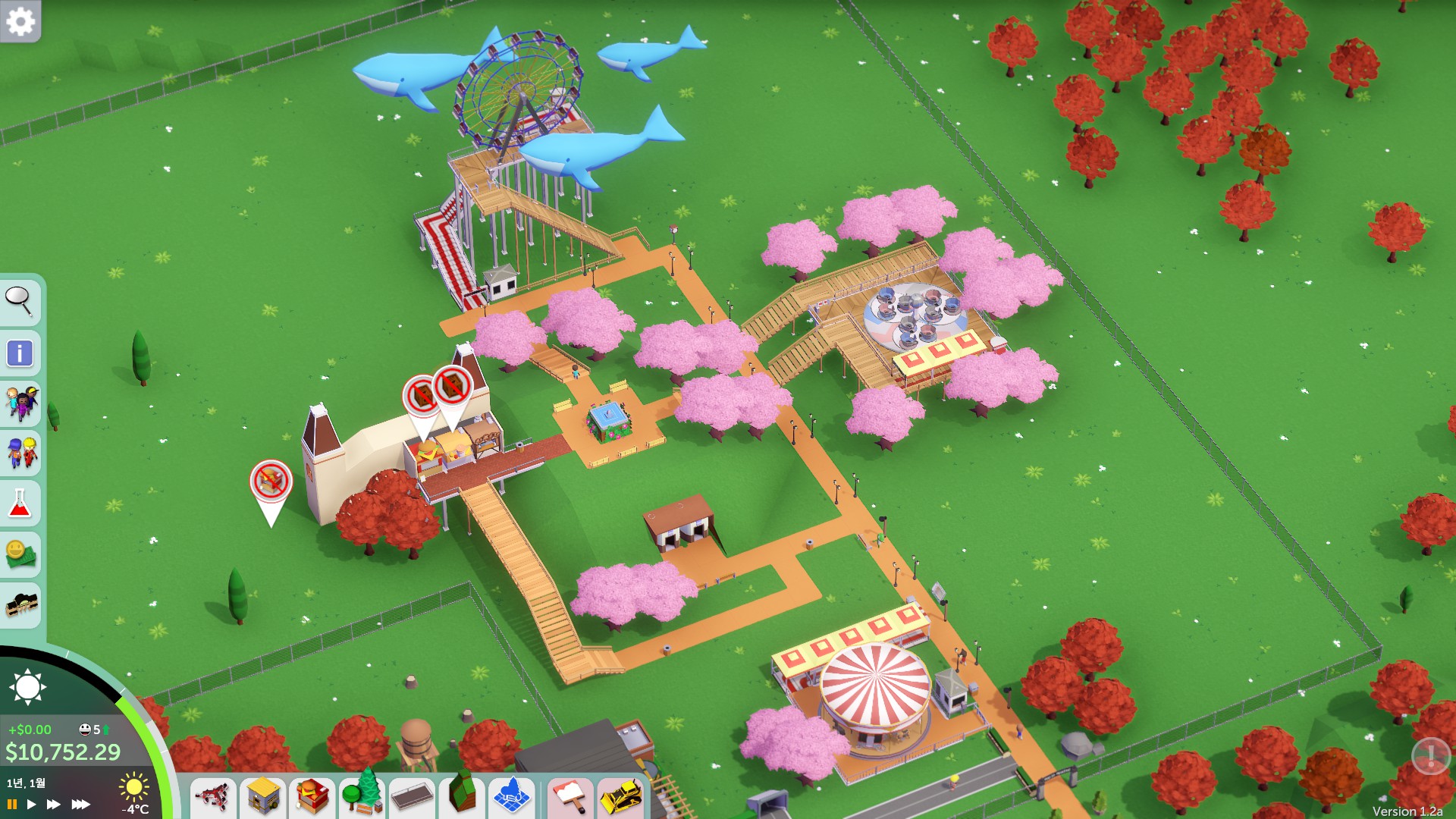Show the park guests list

[x=20, y=403]
